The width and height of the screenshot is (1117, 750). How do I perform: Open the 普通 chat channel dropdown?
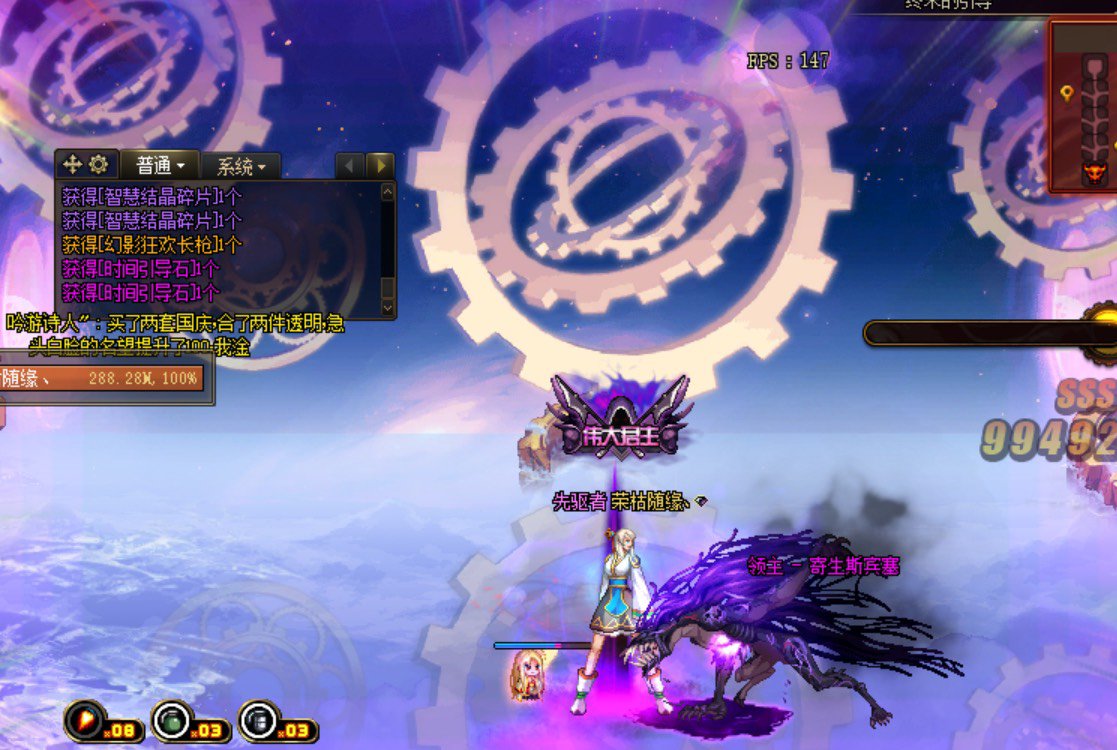[161, 165]
